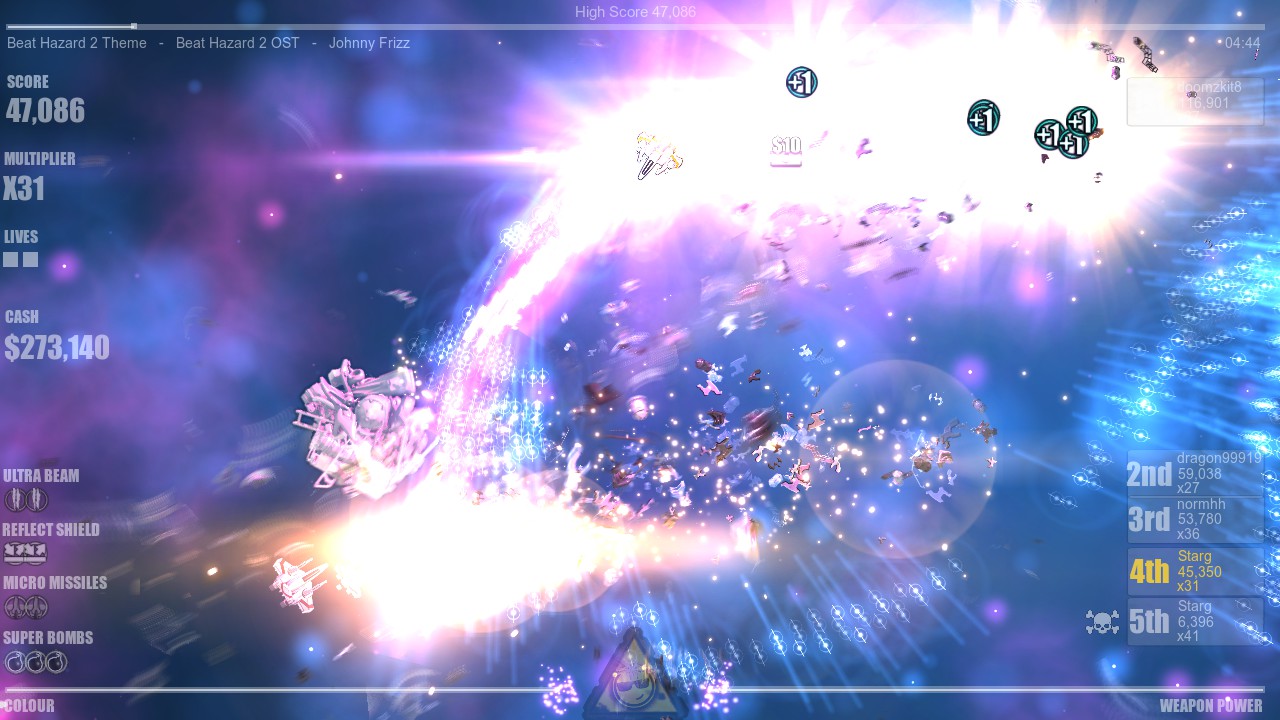Image resolution: width=1280 pixels, height=720 pixels.
Task: Click the second Ultra Beam charge icon
Action: pyautogui.click(x=36, y=498)
